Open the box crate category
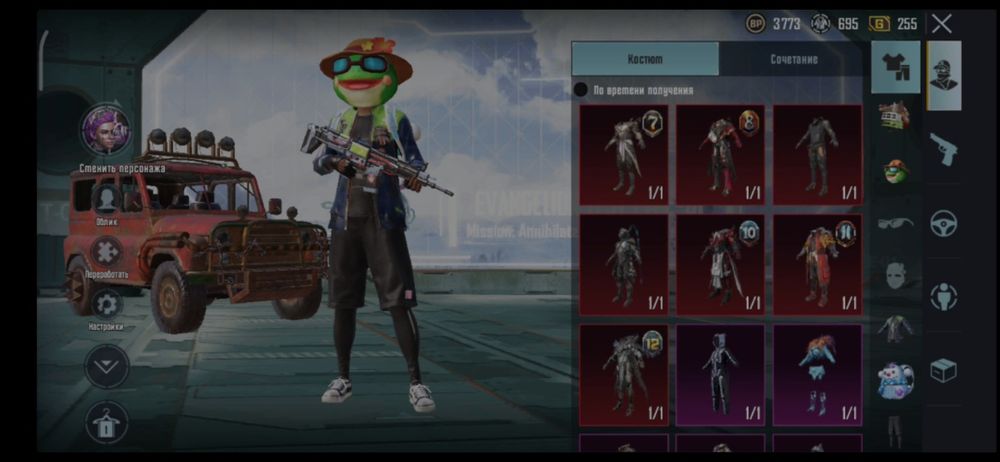Image resolution: width=1000 pixels, height=462 pixels. click(x=943, y=370)
